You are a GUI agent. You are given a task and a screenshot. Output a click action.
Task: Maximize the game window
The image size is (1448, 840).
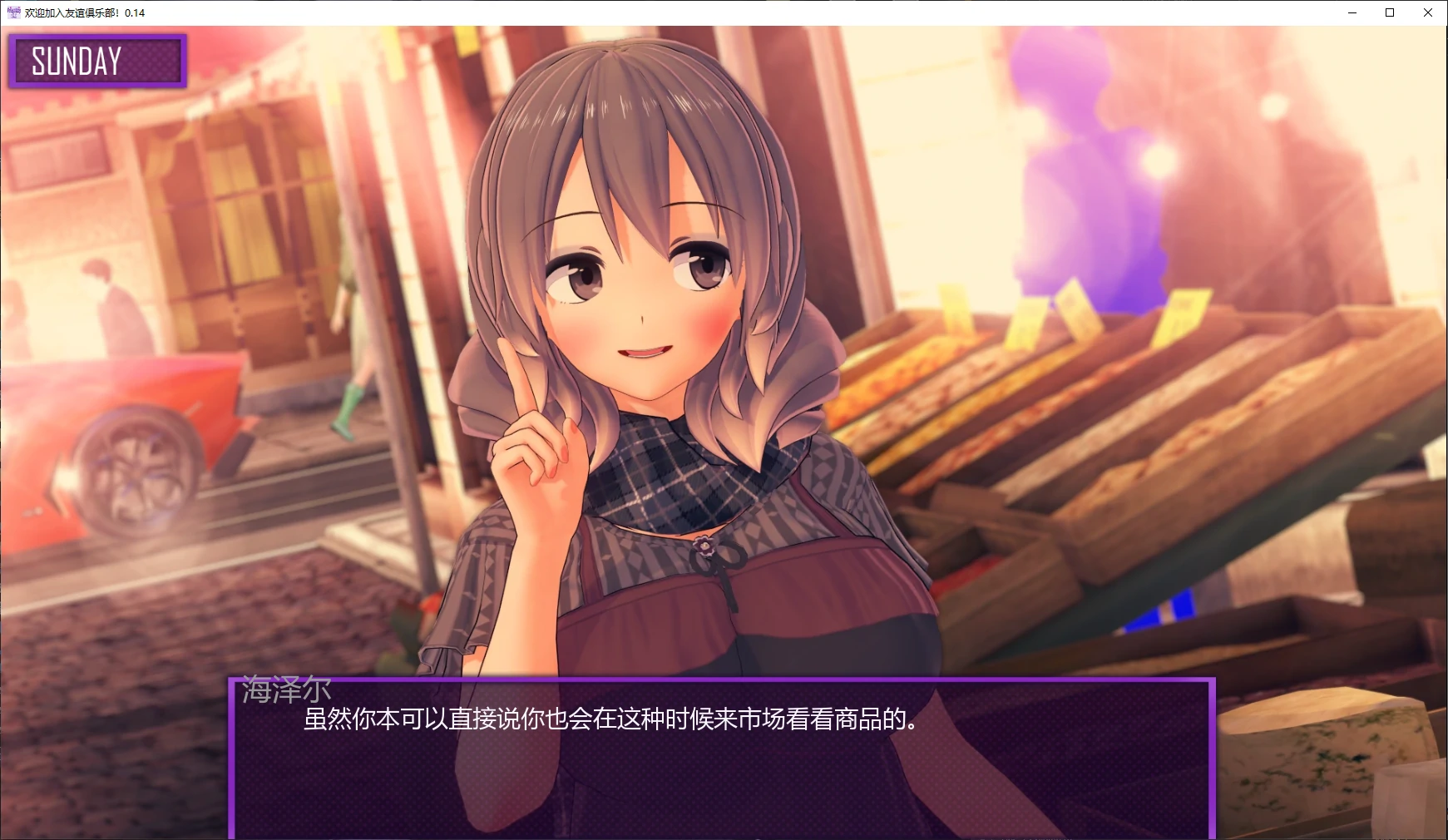tap(1389, 12)
